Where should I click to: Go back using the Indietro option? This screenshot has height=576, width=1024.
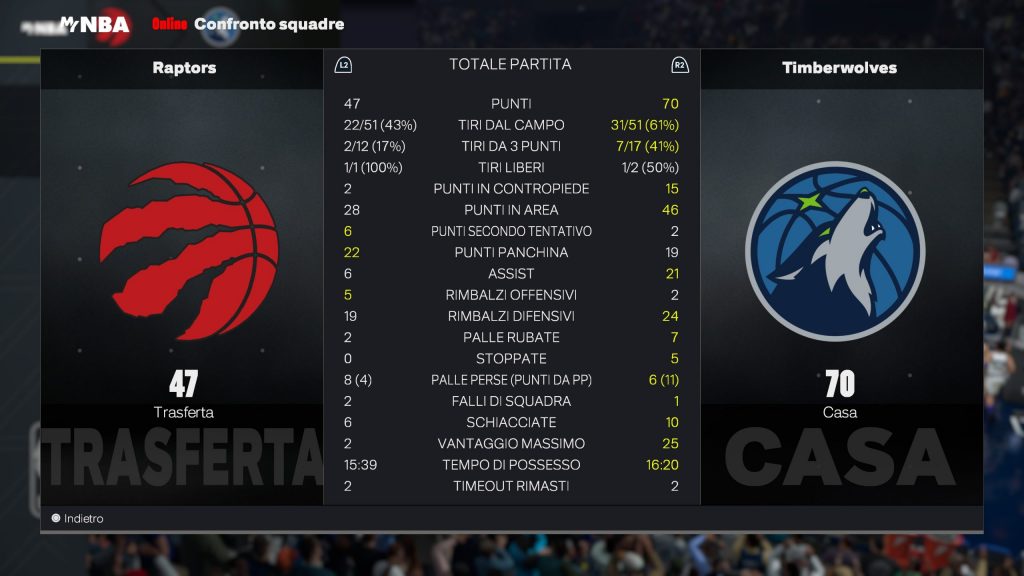click(x=79, y=519)
